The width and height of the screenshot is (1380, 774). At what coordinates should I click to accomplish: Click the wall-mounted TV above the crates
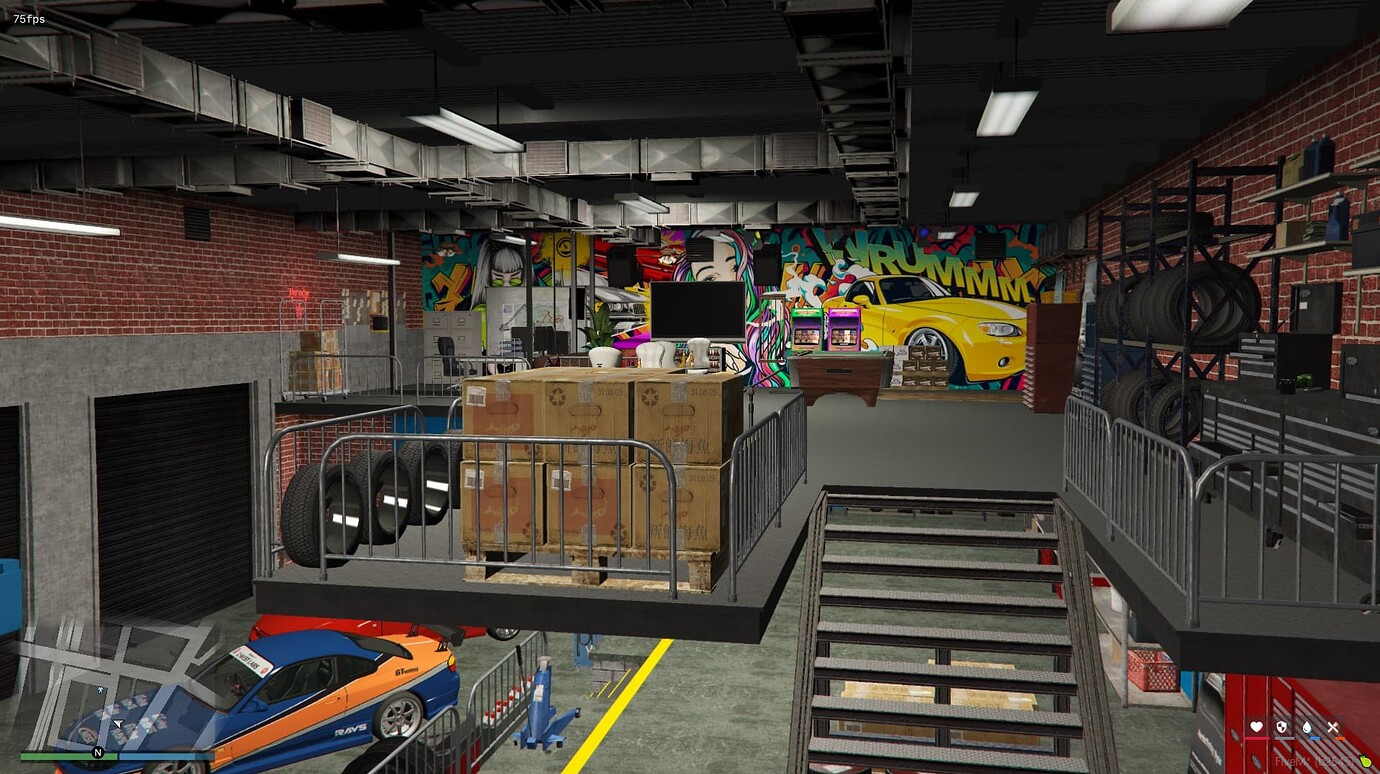pyautogui.click(x=699, y=311)
